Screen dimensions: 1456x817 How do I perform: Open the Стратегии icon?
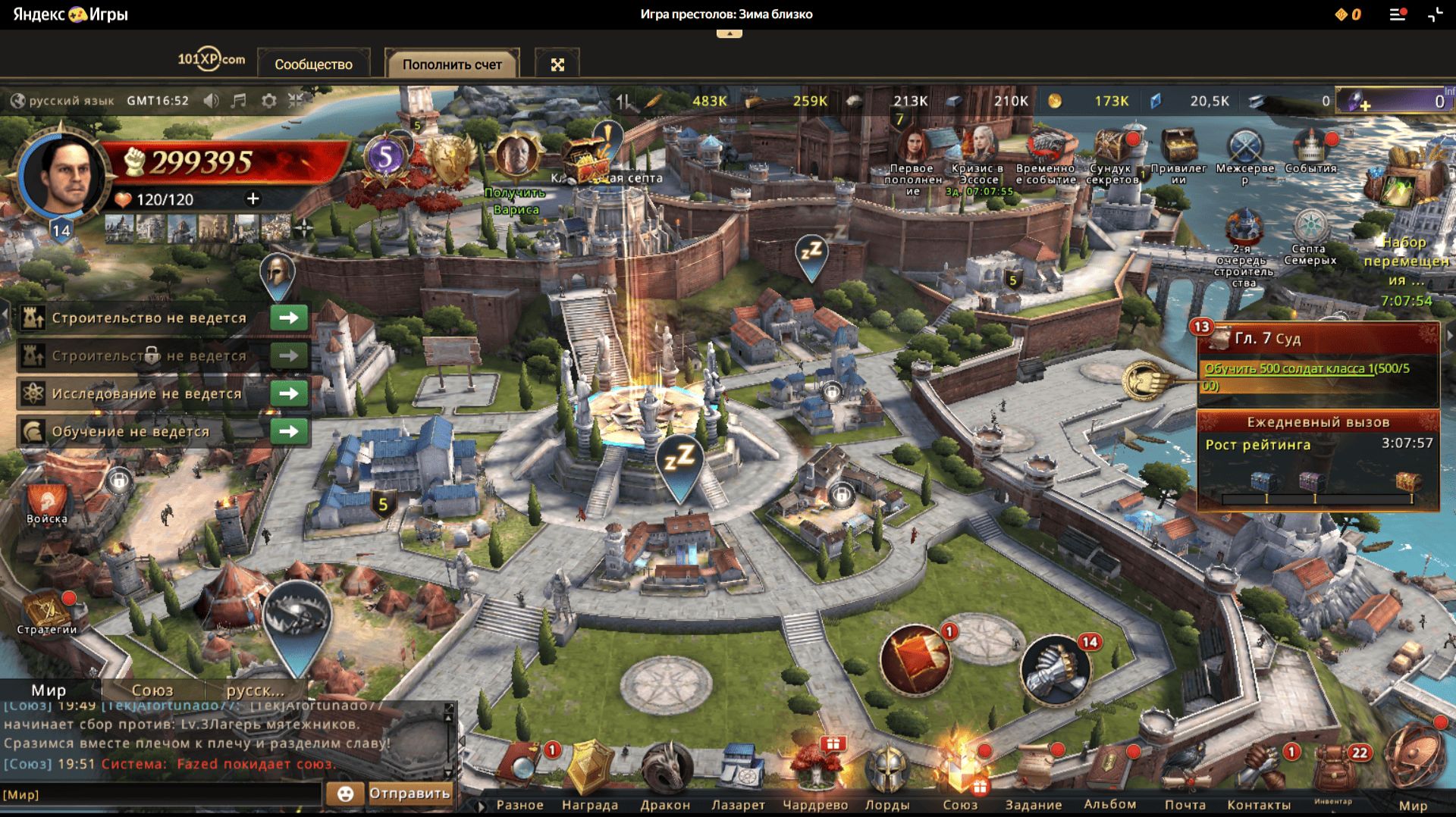(x=47, y=612)
